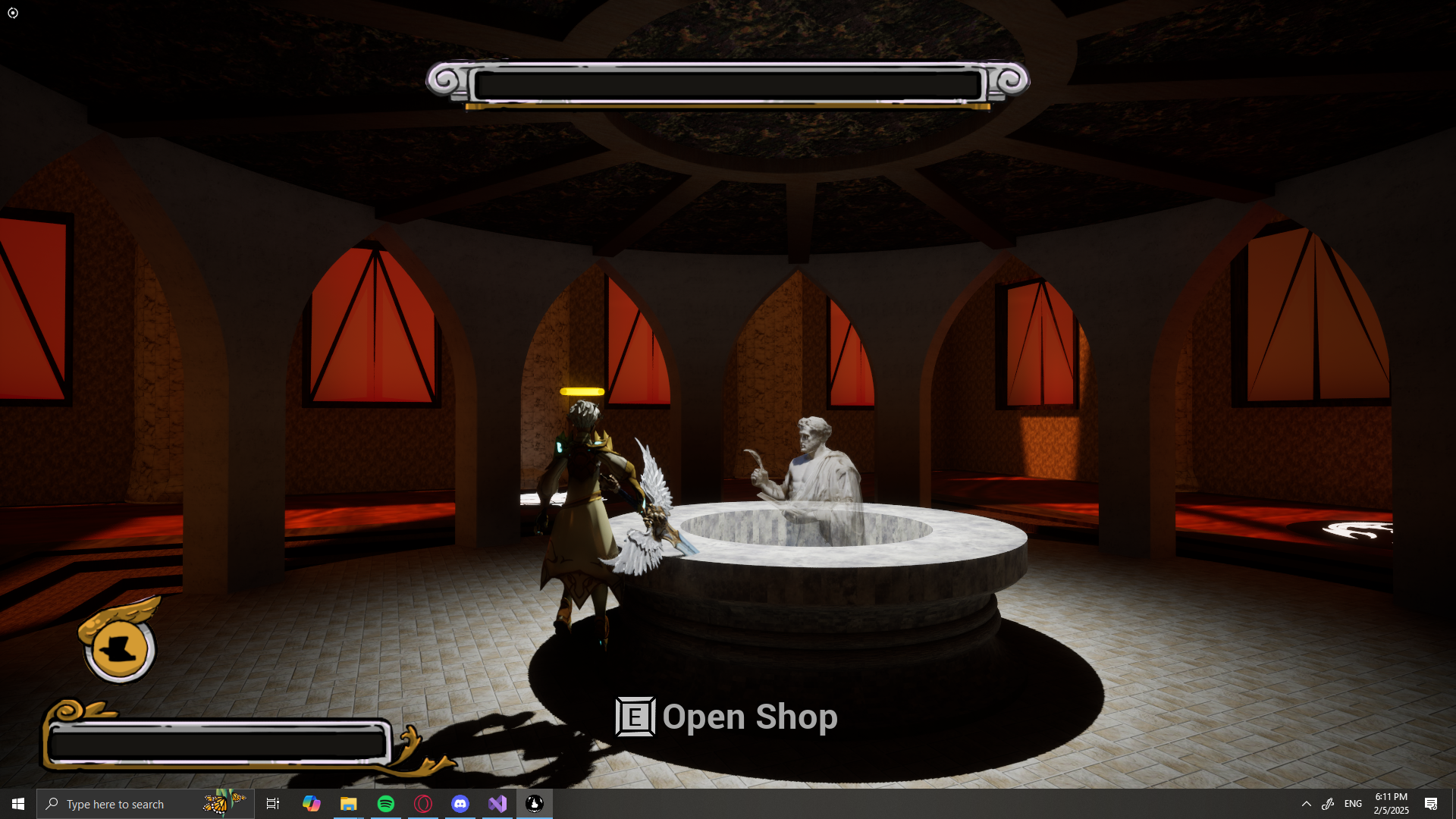Screen dimensions: 1456x819
Task: Open the Windows Start menu
Action: pyautogui.click(x=18, y=804)
